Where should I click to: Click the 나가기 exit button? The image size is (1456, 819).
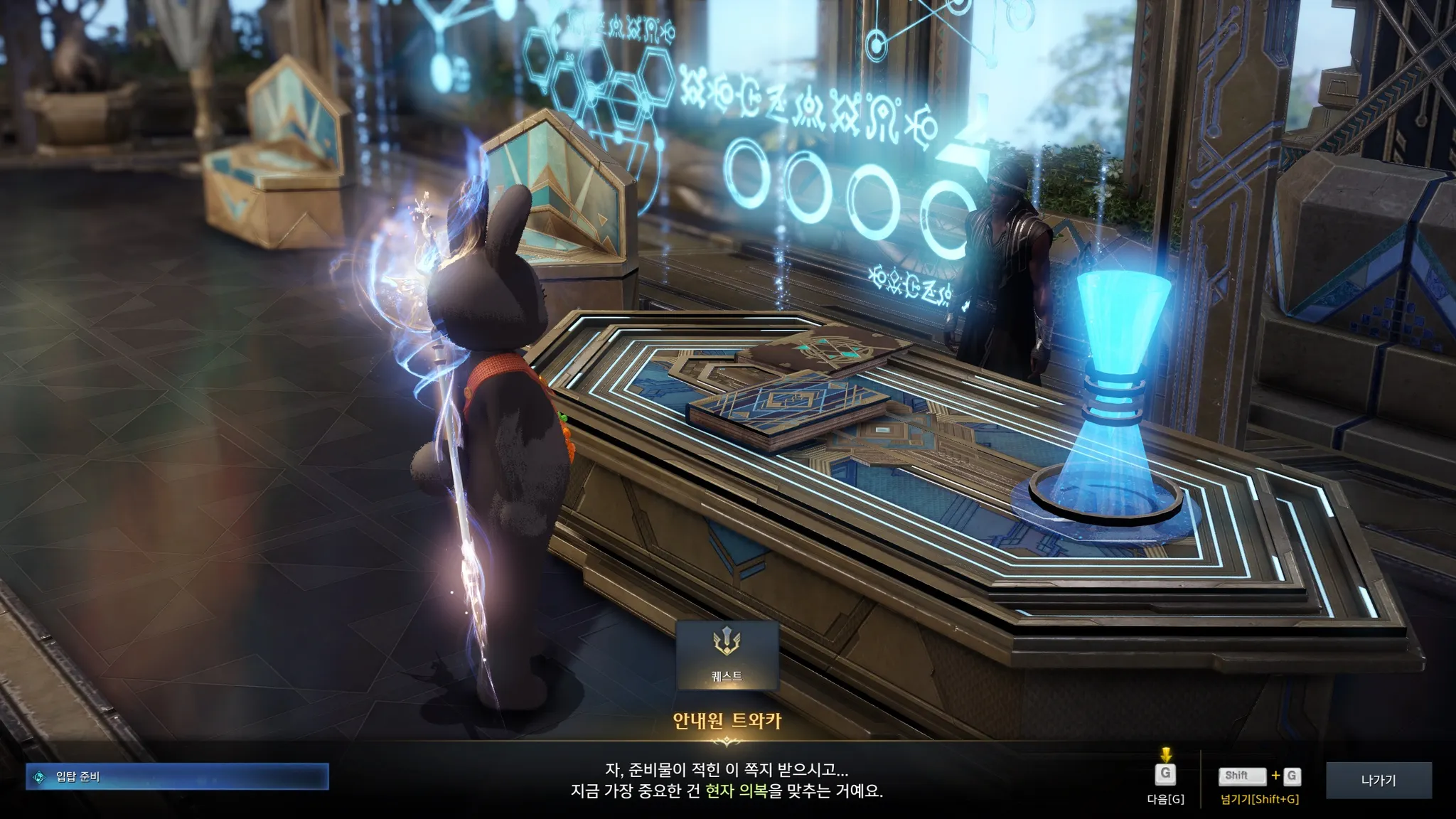1378,781
